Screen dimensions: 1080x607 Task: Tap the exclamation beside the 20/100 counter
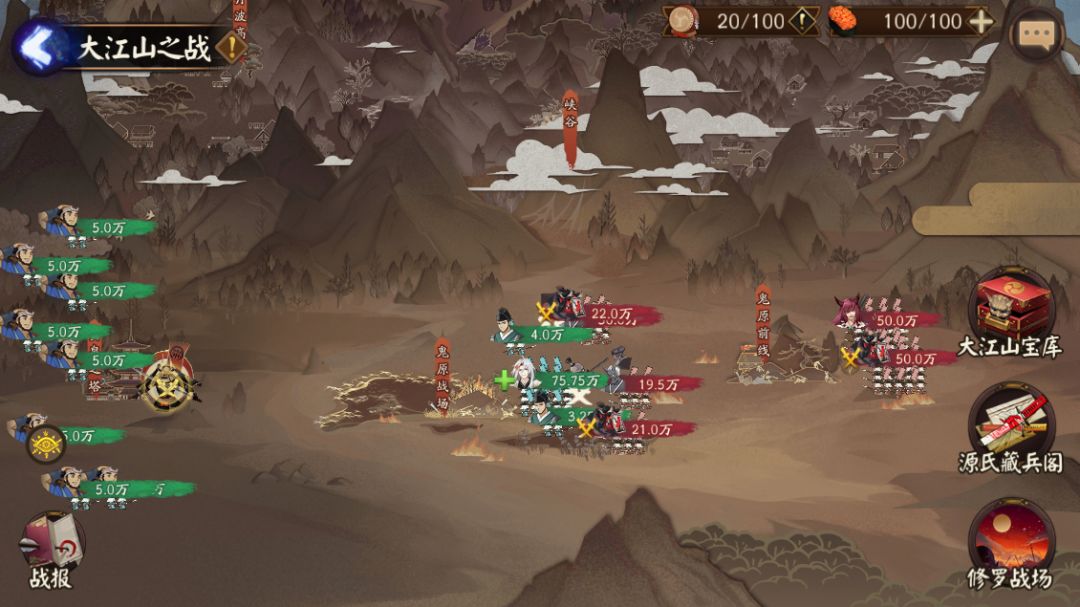[804, 21]
